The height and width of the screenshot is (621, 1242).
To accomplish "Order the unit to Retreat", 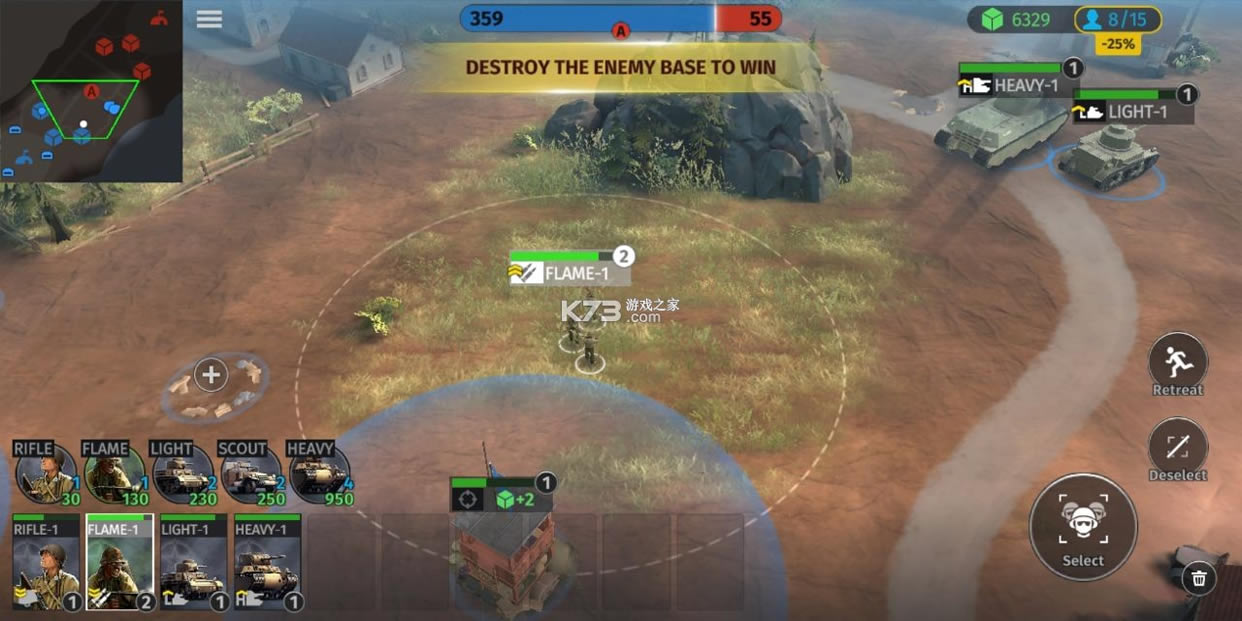I will [1177, 362].
